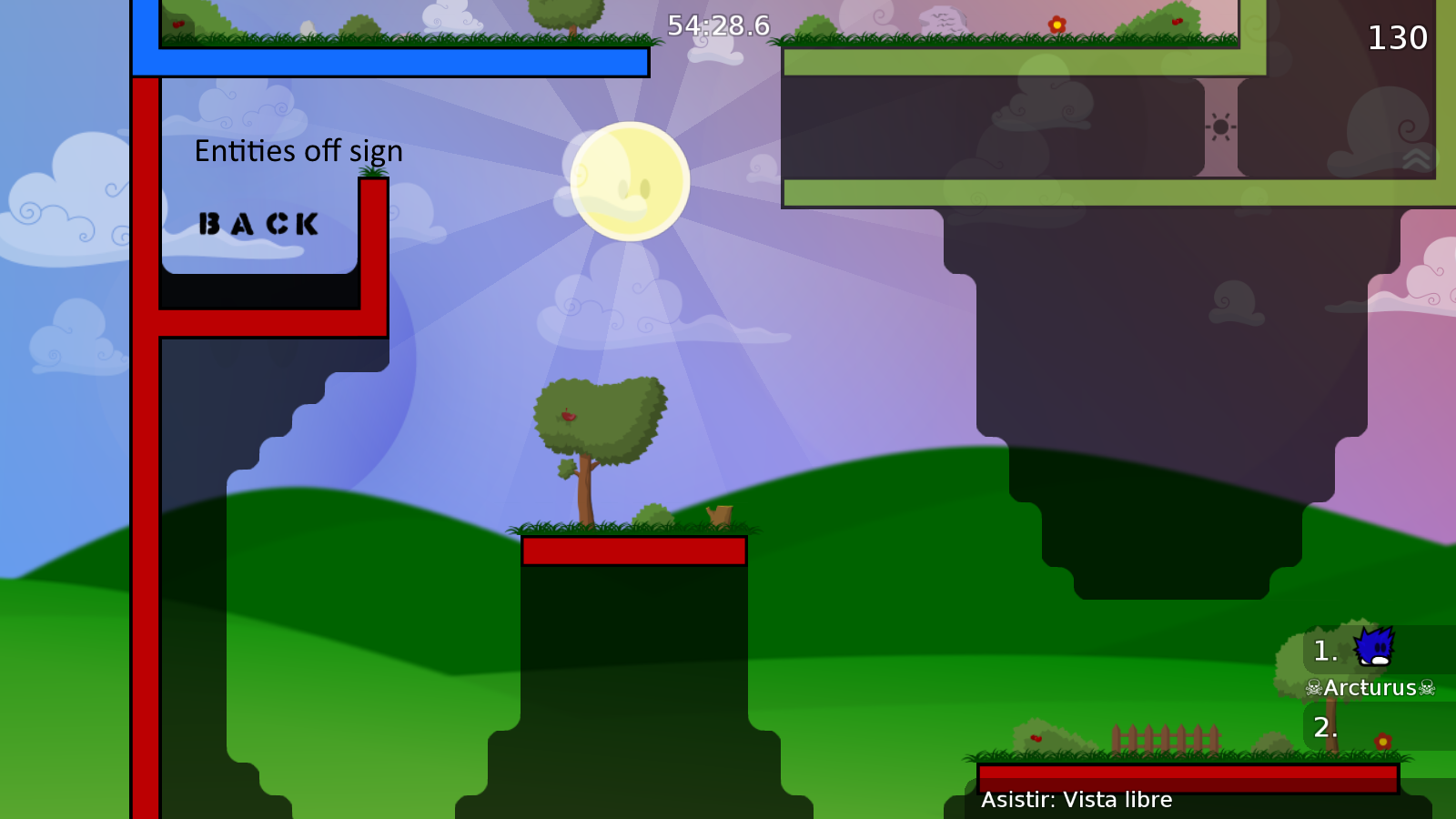Screen dimensions: 1456x819
Task: Expand the first place scoreboard entry
Action: coord(1324,650)
